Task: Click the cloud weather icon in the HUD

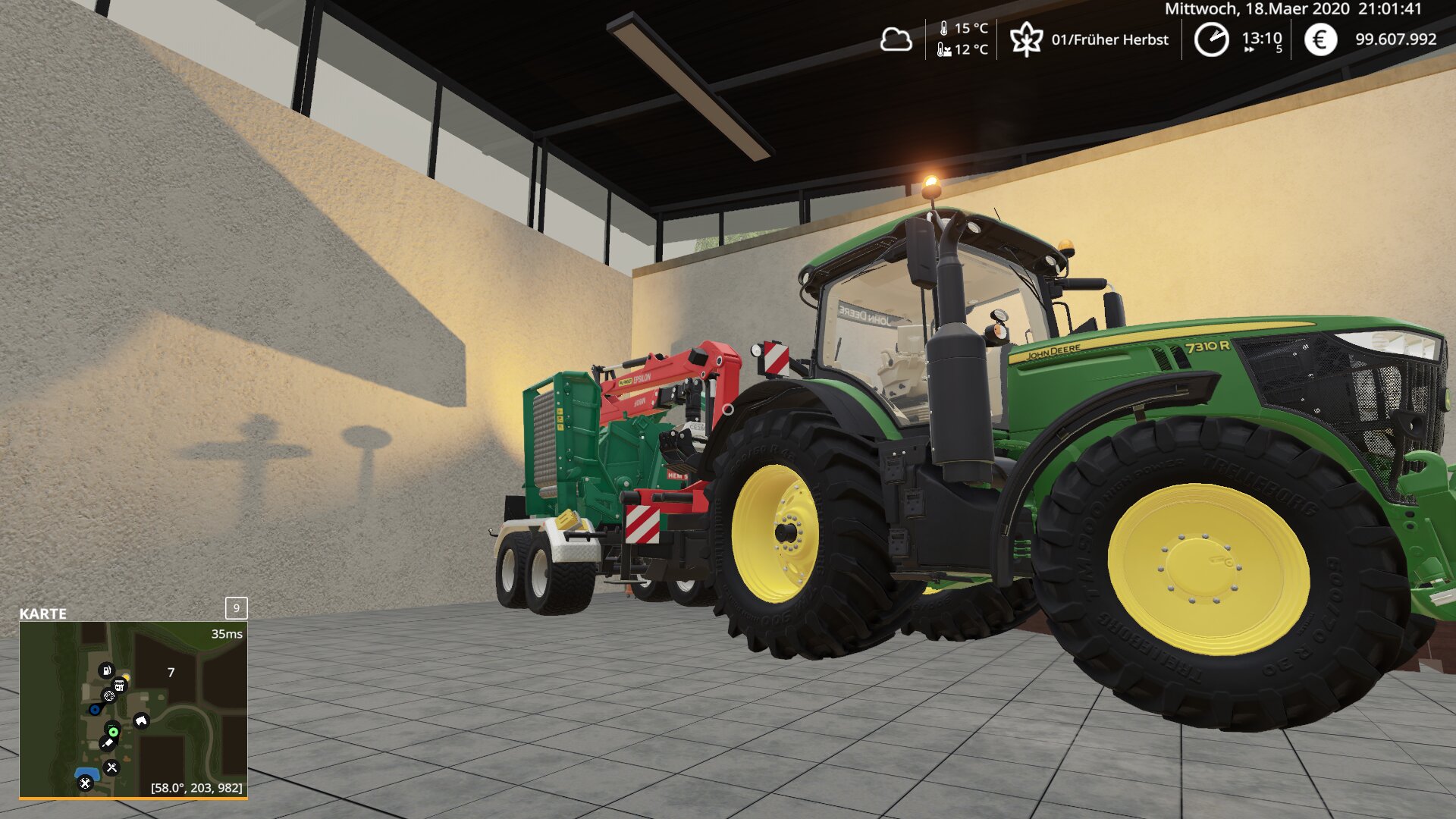Action: coord(898,39)
